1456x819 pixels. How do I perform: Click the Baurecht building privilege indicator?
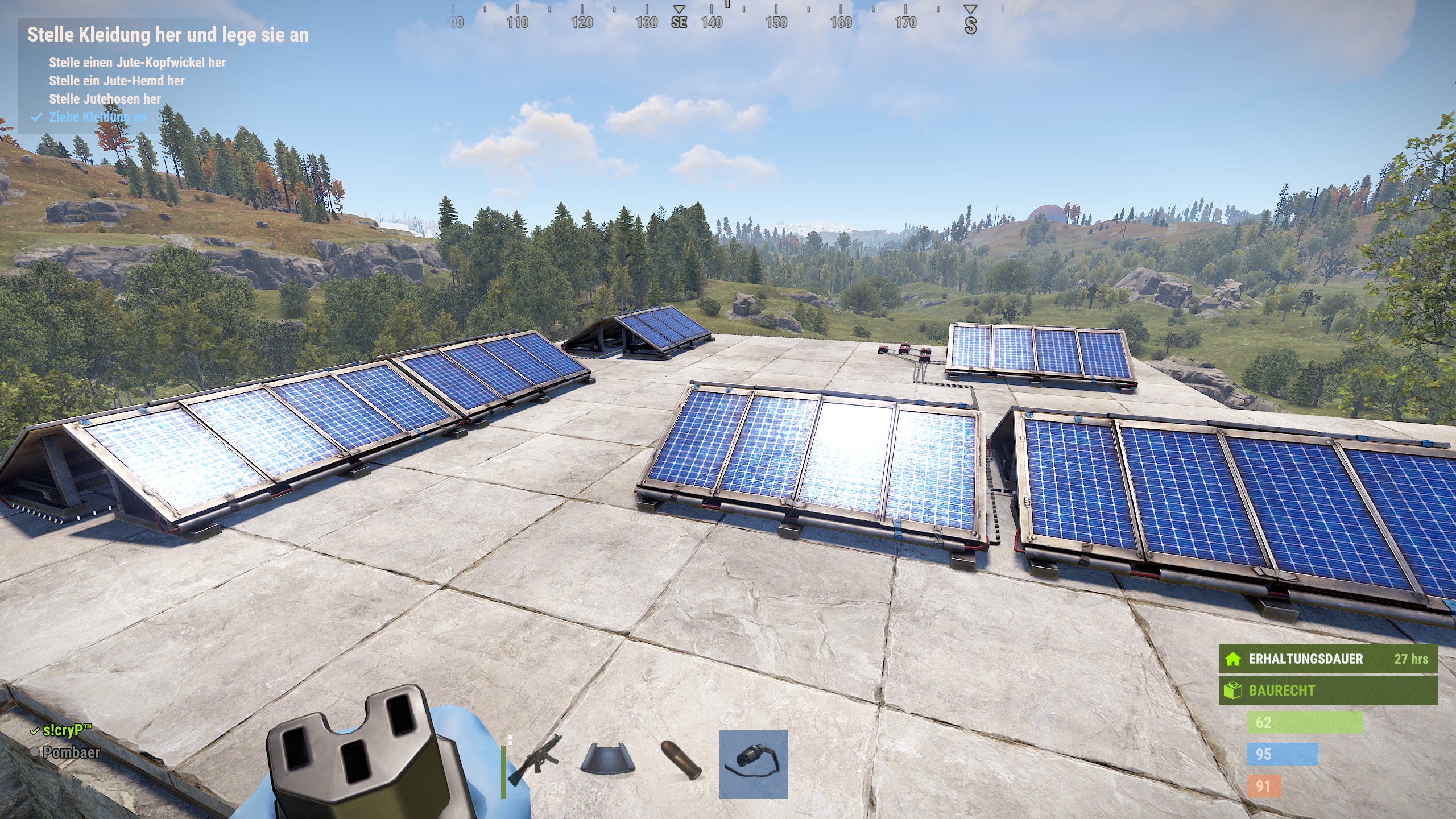pos(1327,690)
